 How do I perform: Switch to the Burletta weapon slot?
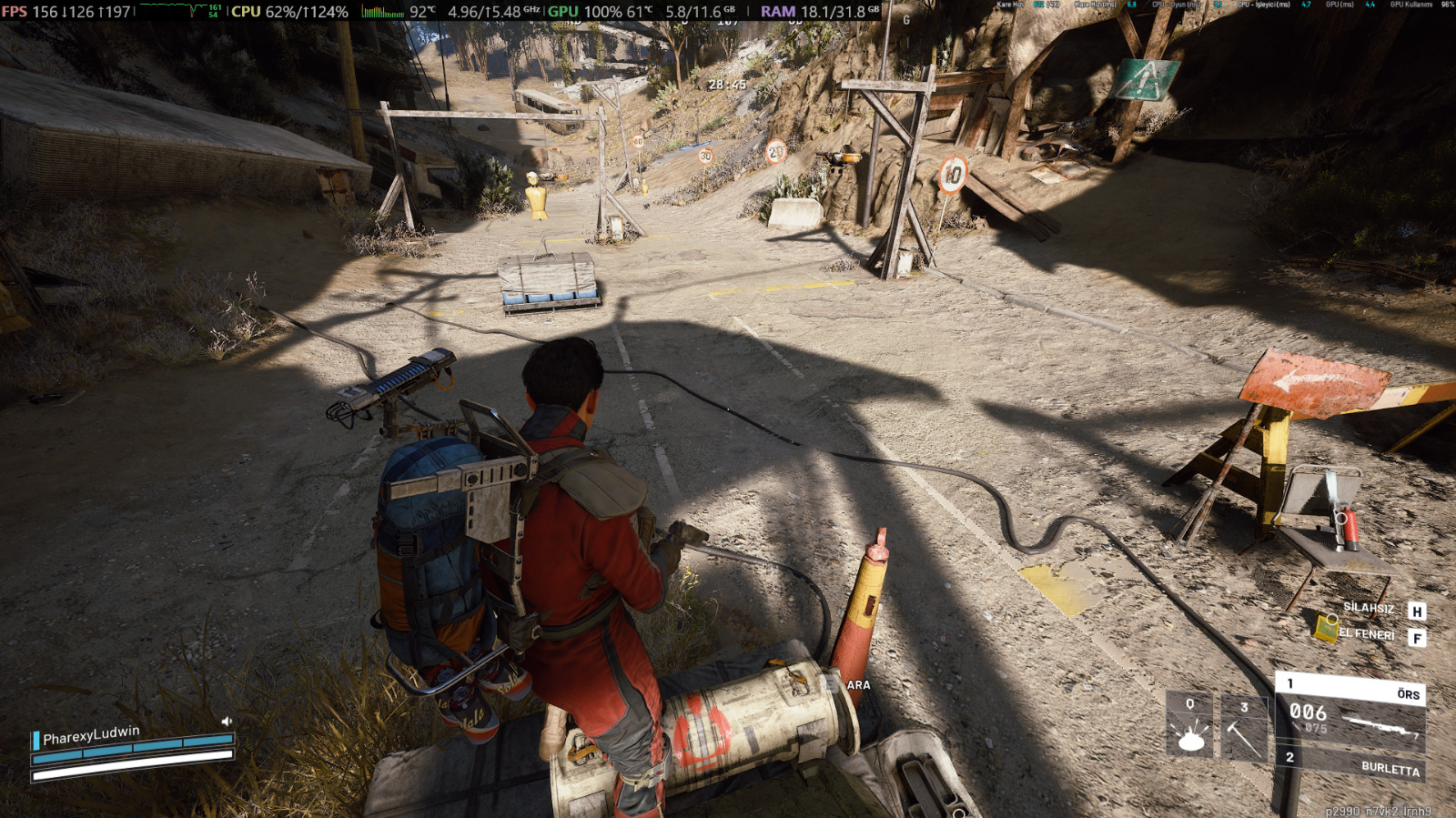click(1352, 763)
